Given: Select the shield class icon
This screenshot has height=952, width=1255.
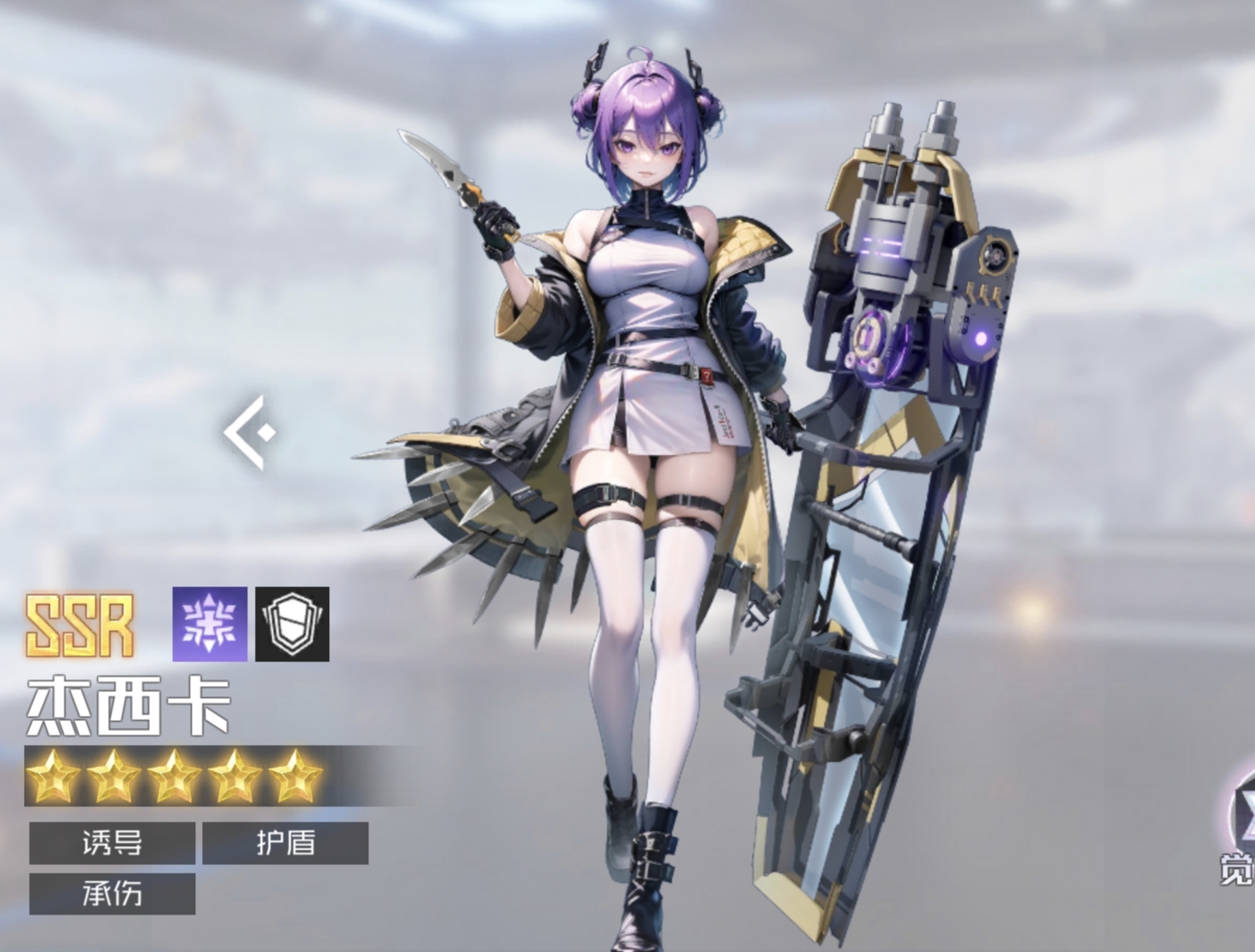Looking at the screenshot, I should (x=292, y=624).
